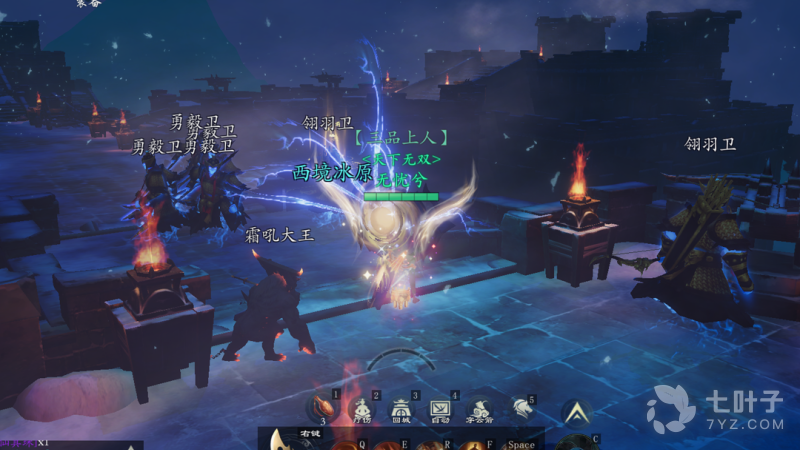Toggle the 自动 auto-battle icon
This screenshot has height=450, width=800.
pos(440,407)
